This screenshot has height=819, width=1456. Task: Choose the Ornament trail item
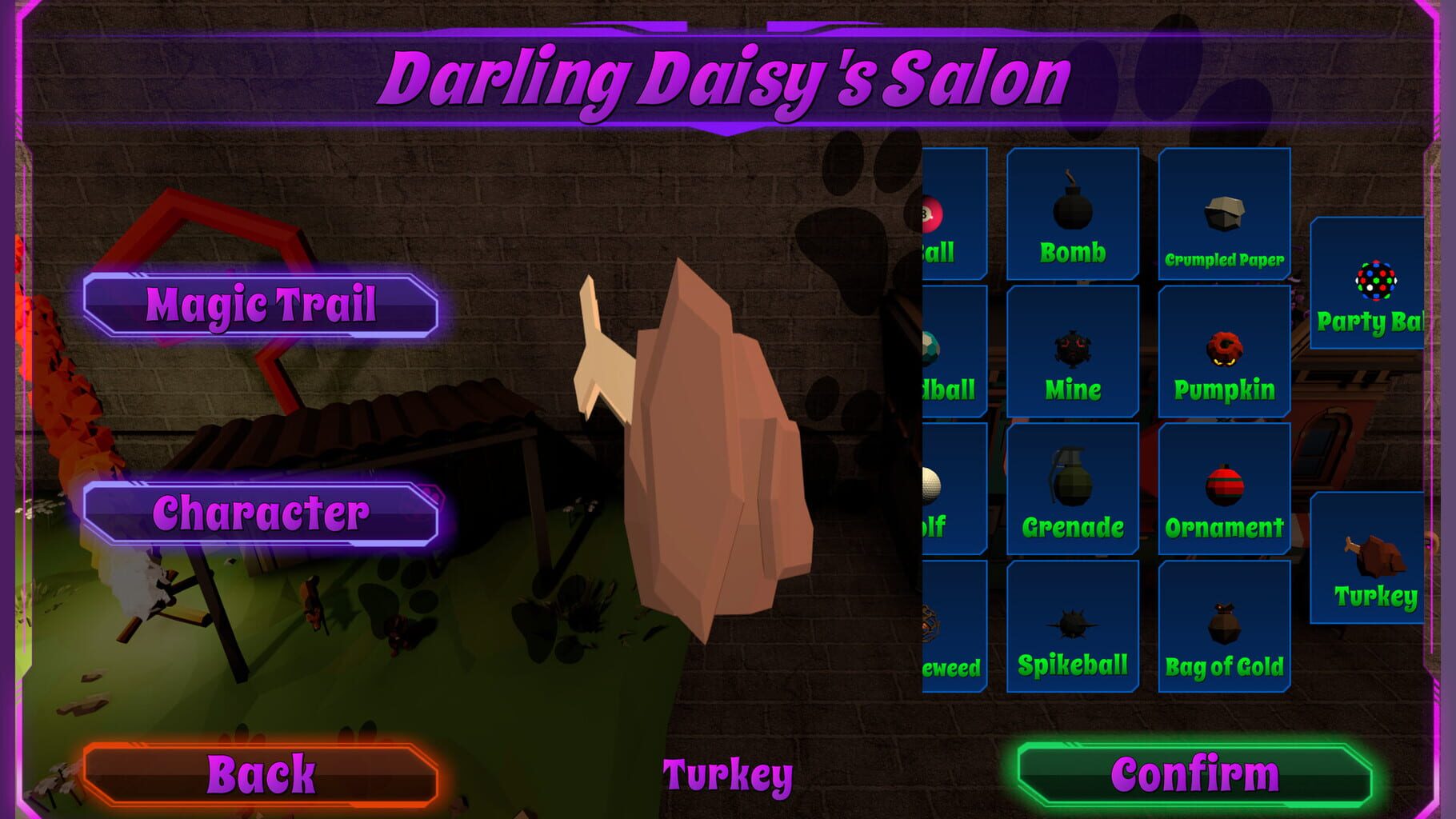point(1224,488)
